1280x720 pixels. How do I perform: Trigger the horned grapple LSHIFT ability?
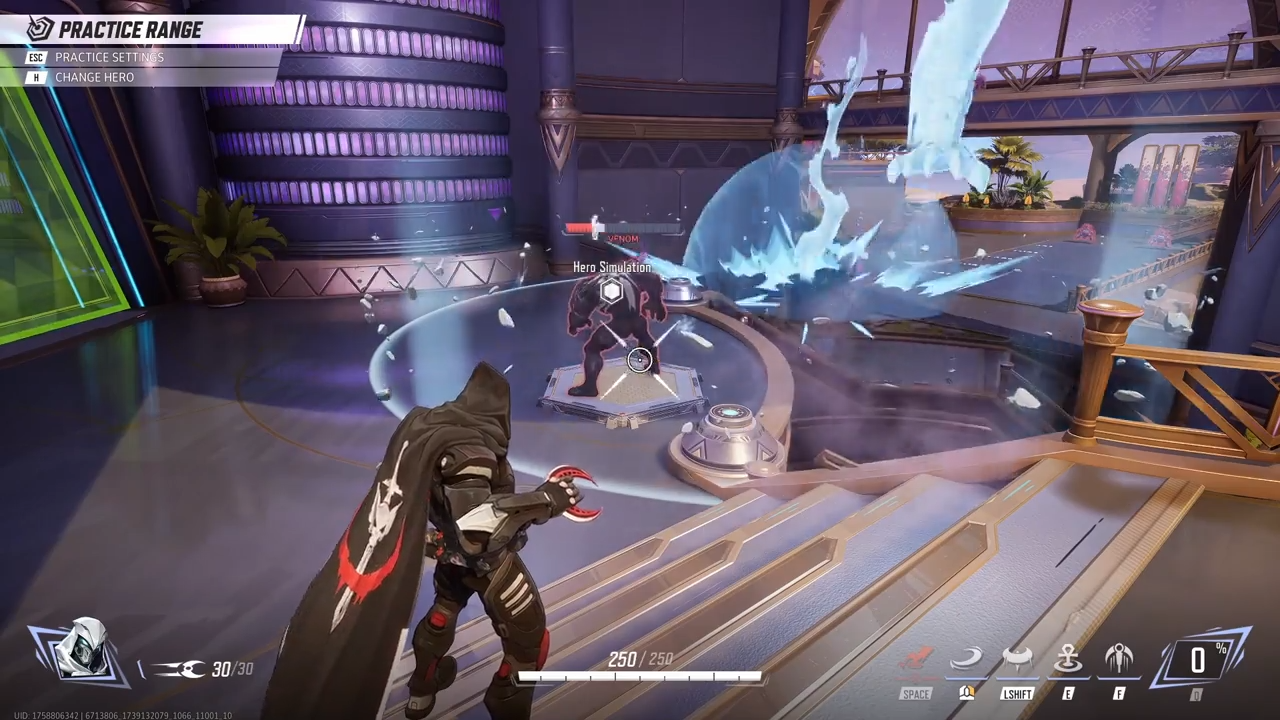1017,660
